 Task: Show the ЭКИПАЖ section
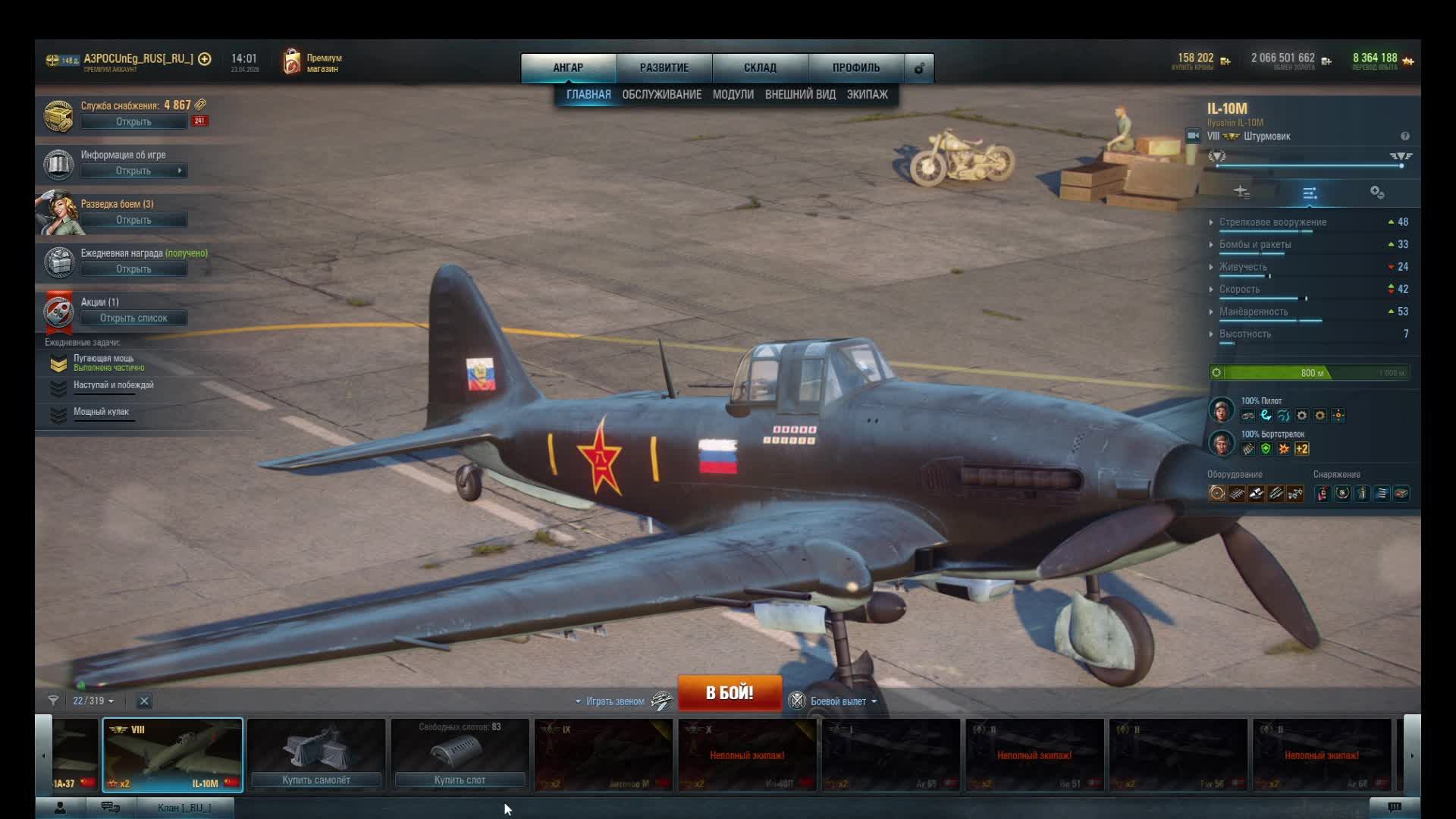pos(867,95)
